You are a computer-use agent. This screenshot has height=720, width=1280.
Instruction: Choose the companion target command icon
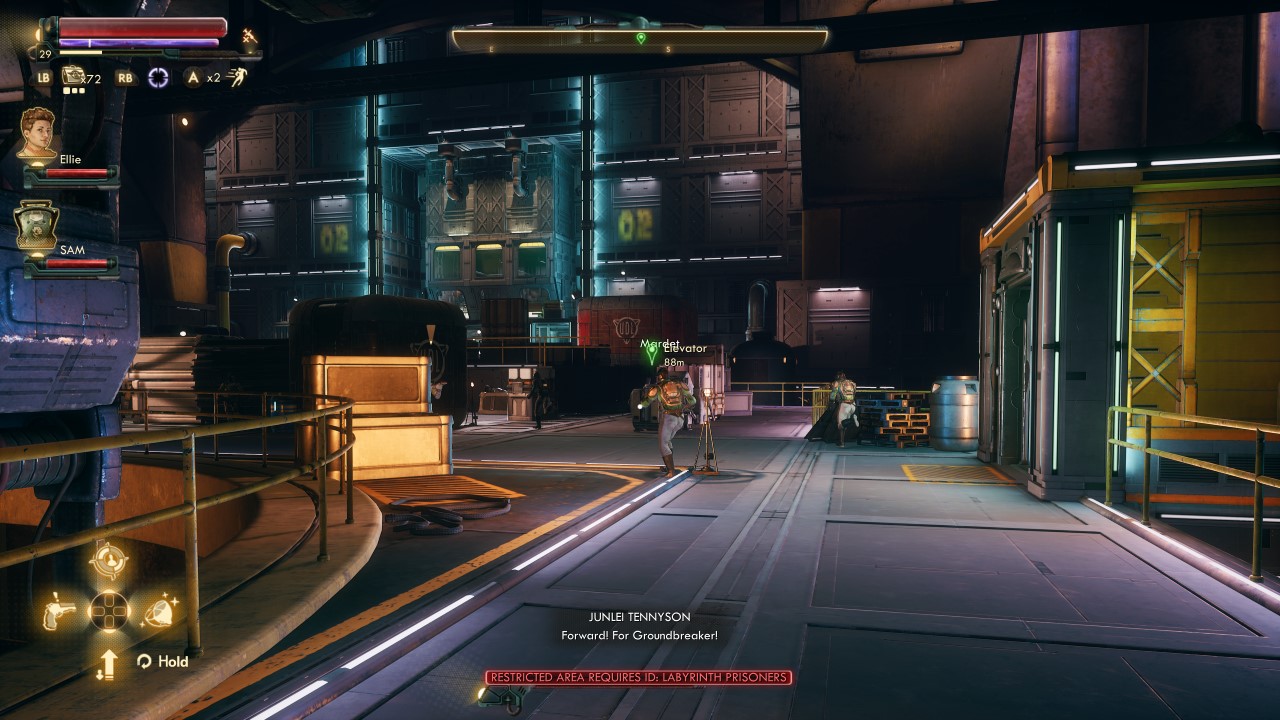coord(108,561)
